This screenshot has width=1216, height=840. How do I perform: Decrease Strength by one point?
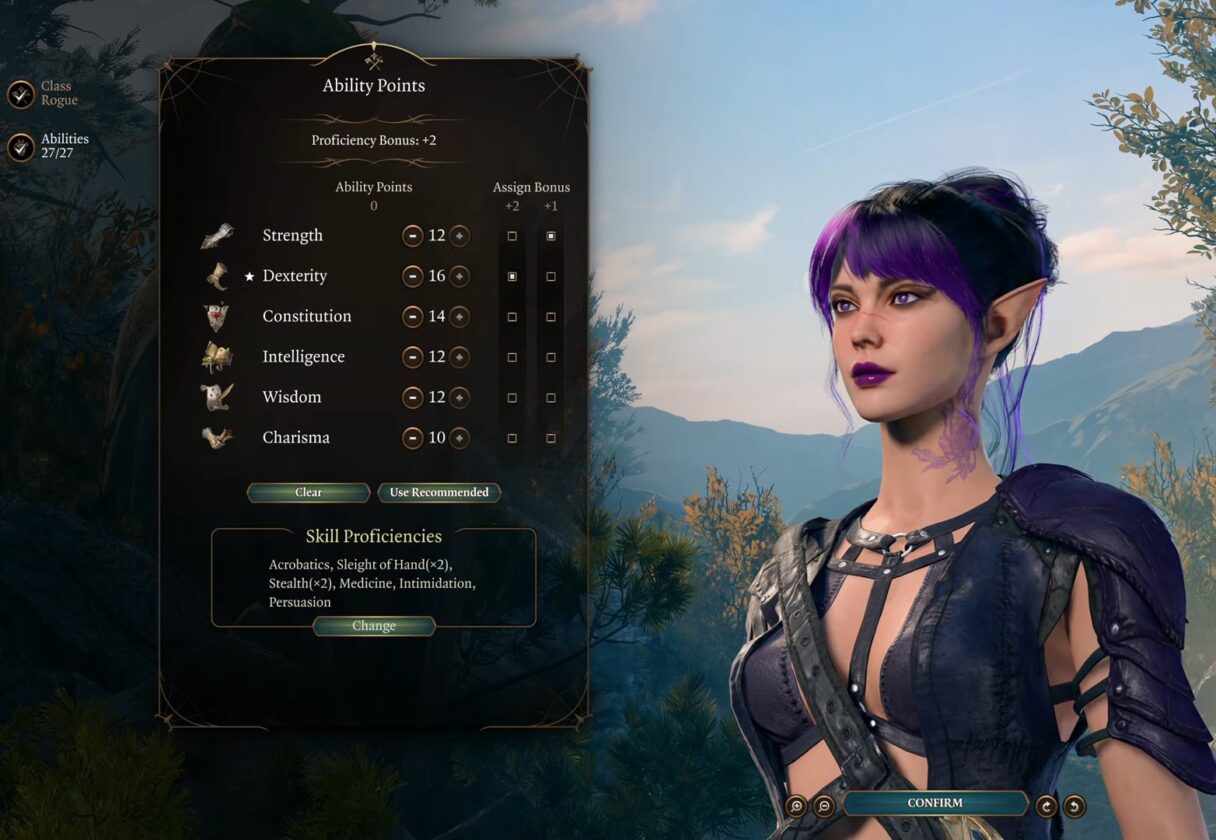coord(412,236)
